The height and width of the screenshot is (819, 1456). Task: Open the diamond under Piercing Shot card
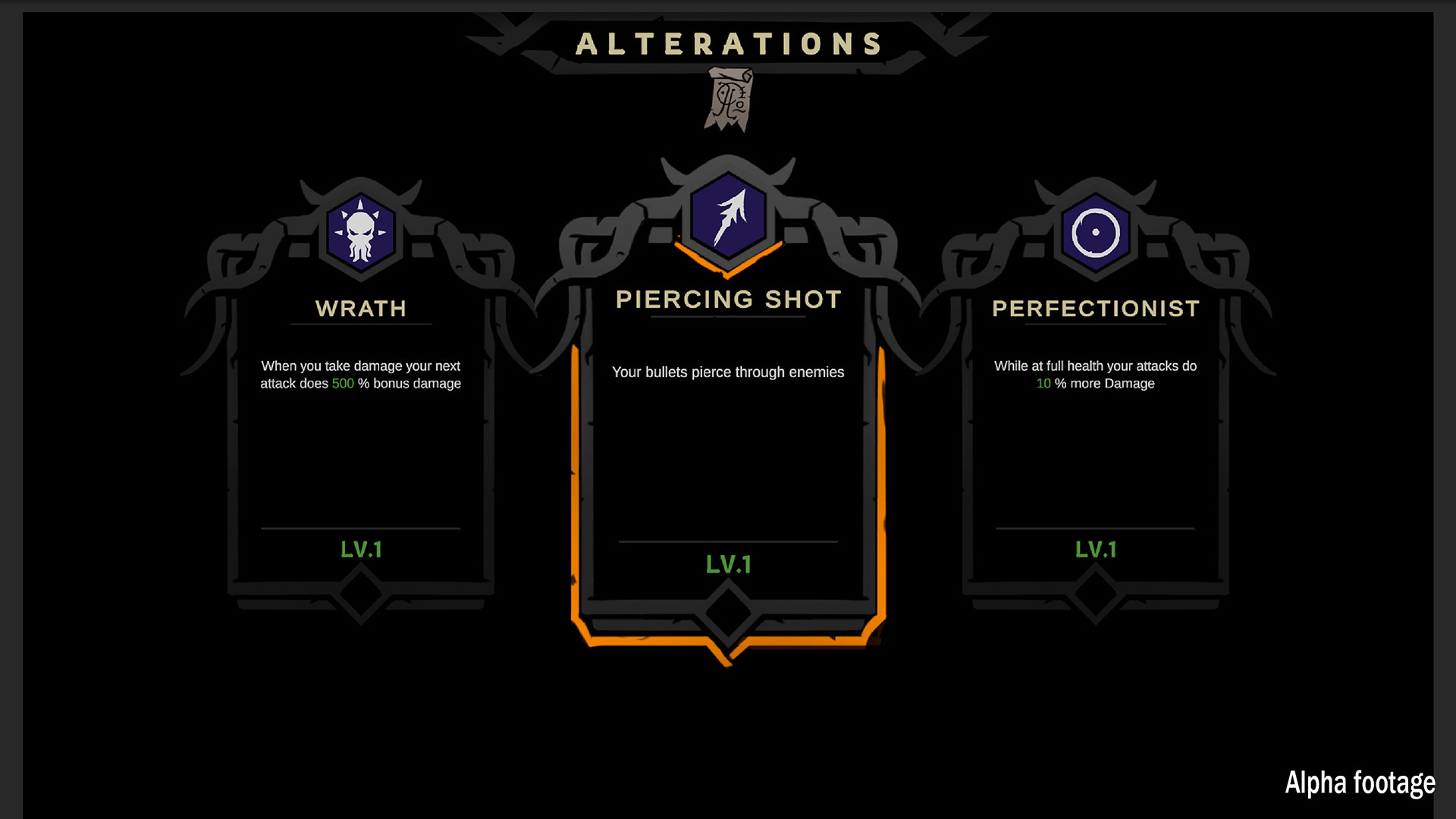pos(726,613)
